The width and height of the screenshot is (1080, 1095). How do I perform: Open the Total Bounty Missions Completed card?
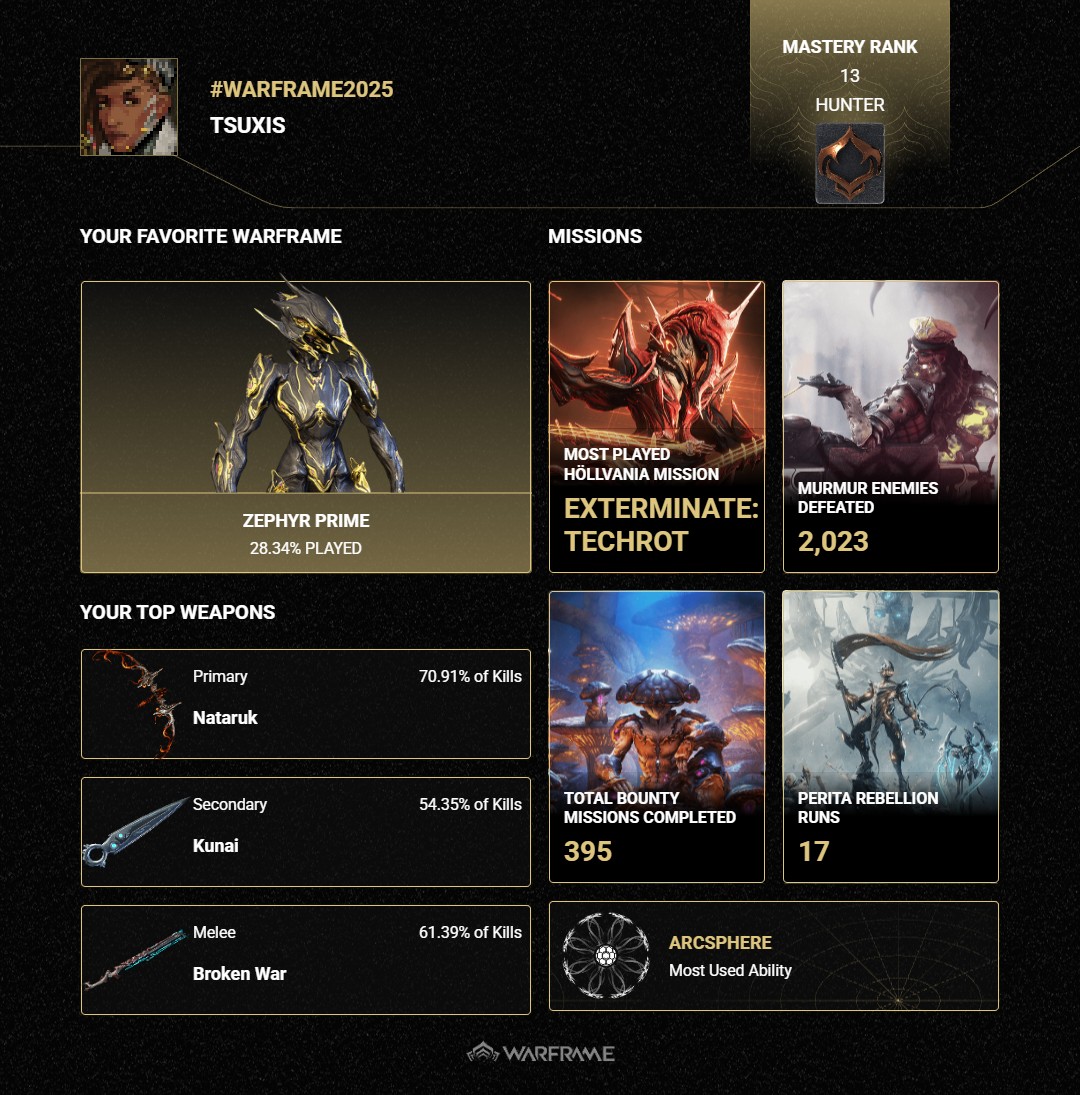tap(656, 736)
